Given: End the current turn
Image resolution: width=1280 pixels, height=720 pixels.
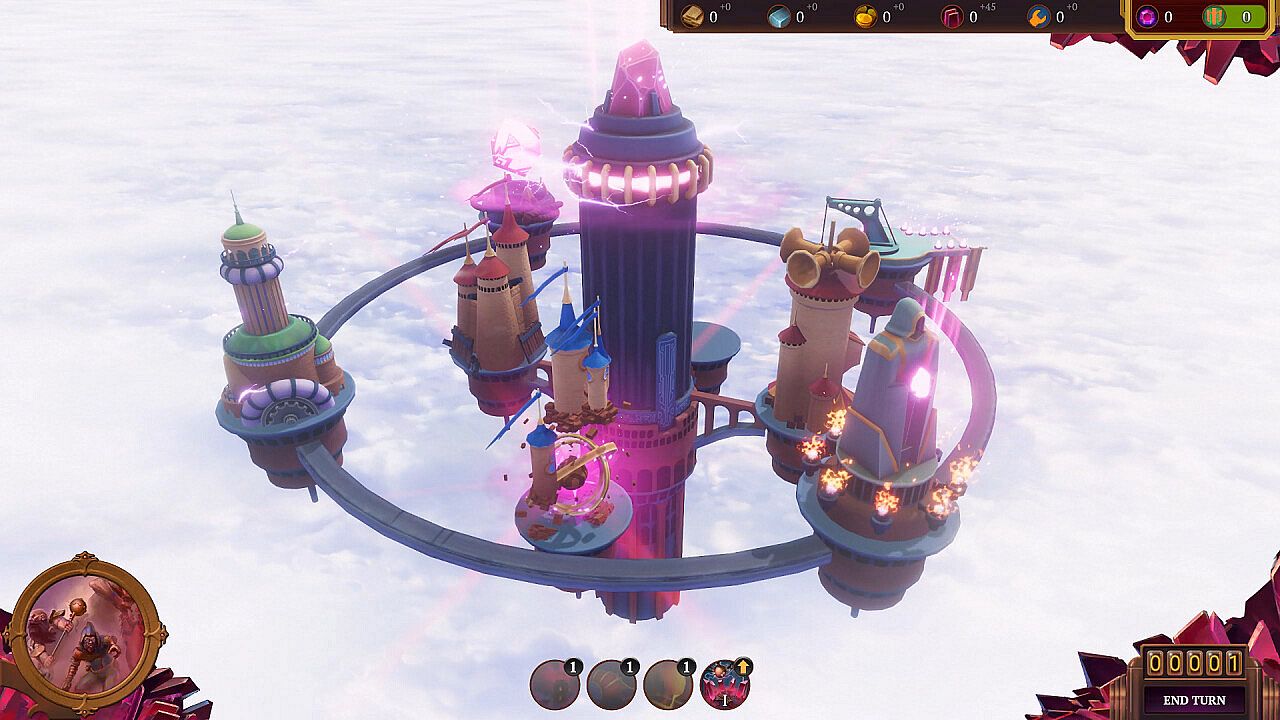Looking at the screenshot, I should (x=1194, y=700).
